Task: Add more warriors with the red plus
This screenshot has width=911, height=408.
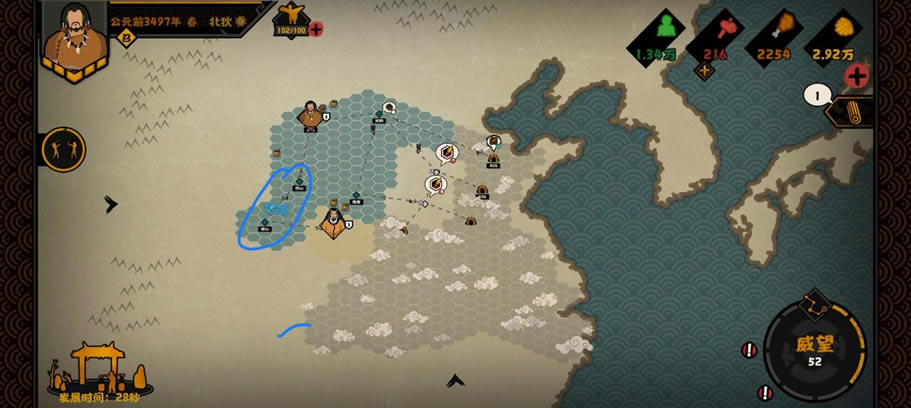Action: (316, 29)
